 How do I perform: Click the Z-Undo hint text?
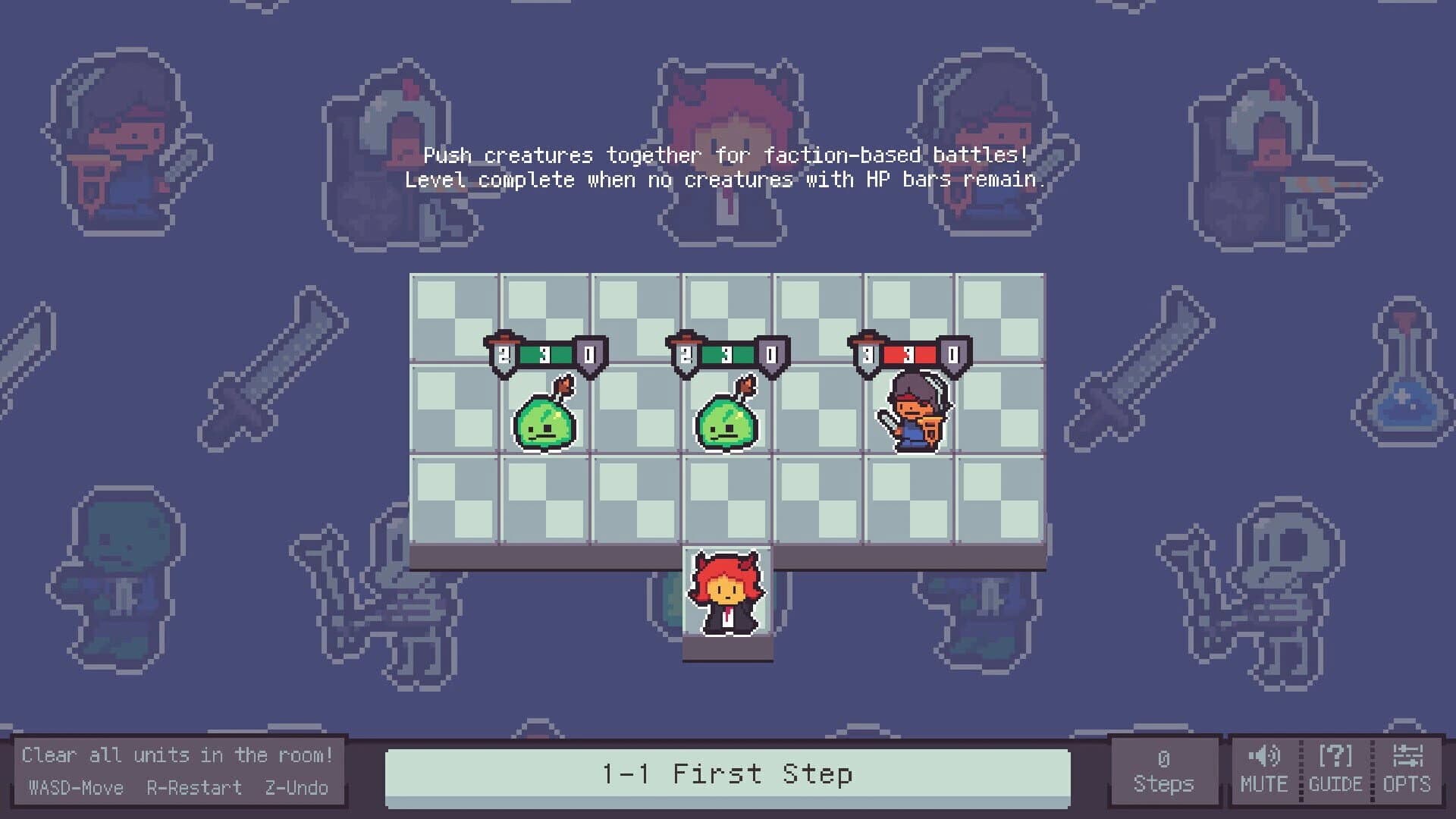point(297,788)
